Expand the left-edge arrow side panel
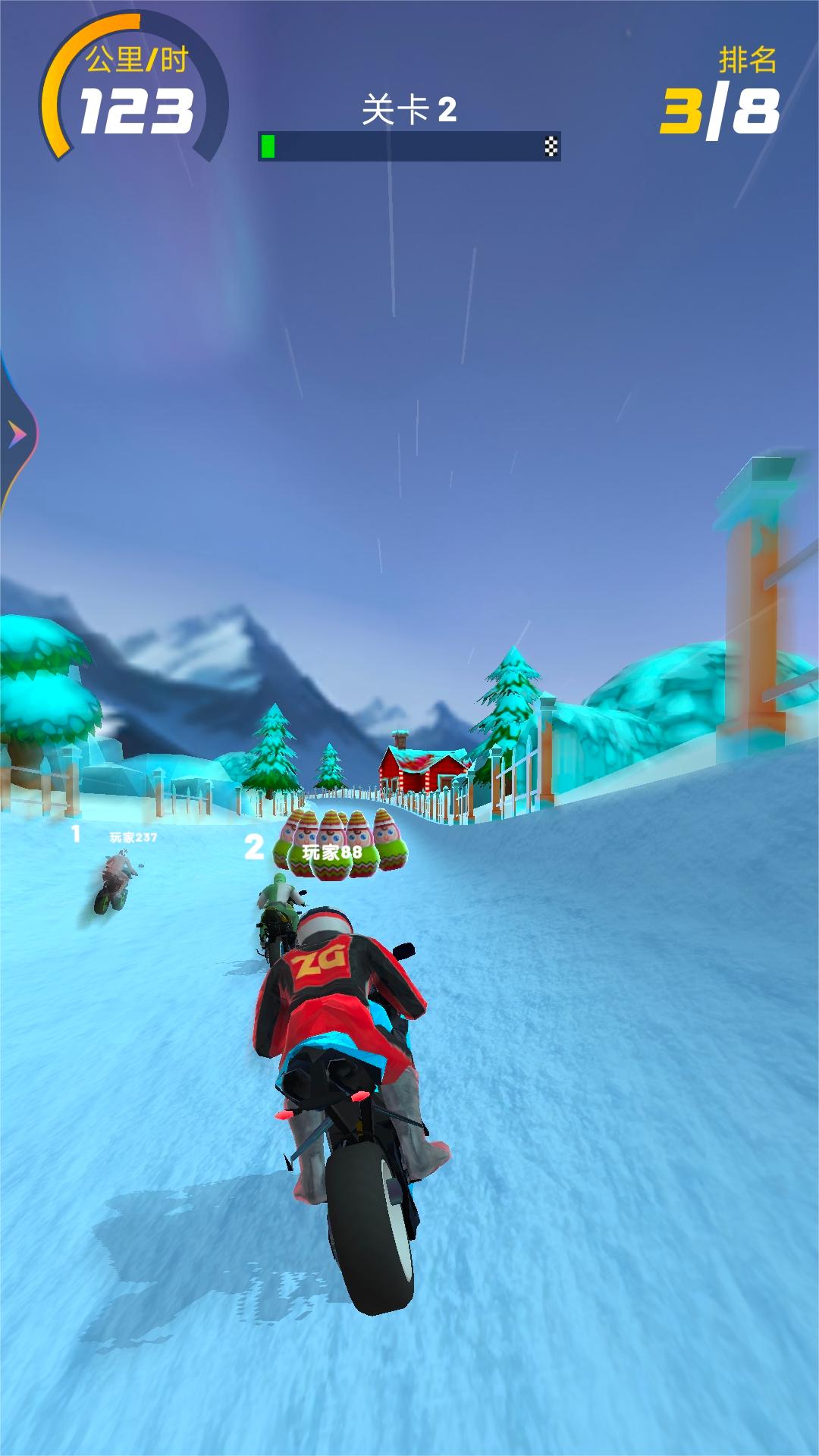This screenshot has height=1456, width=819. click(x=17, y=435)
